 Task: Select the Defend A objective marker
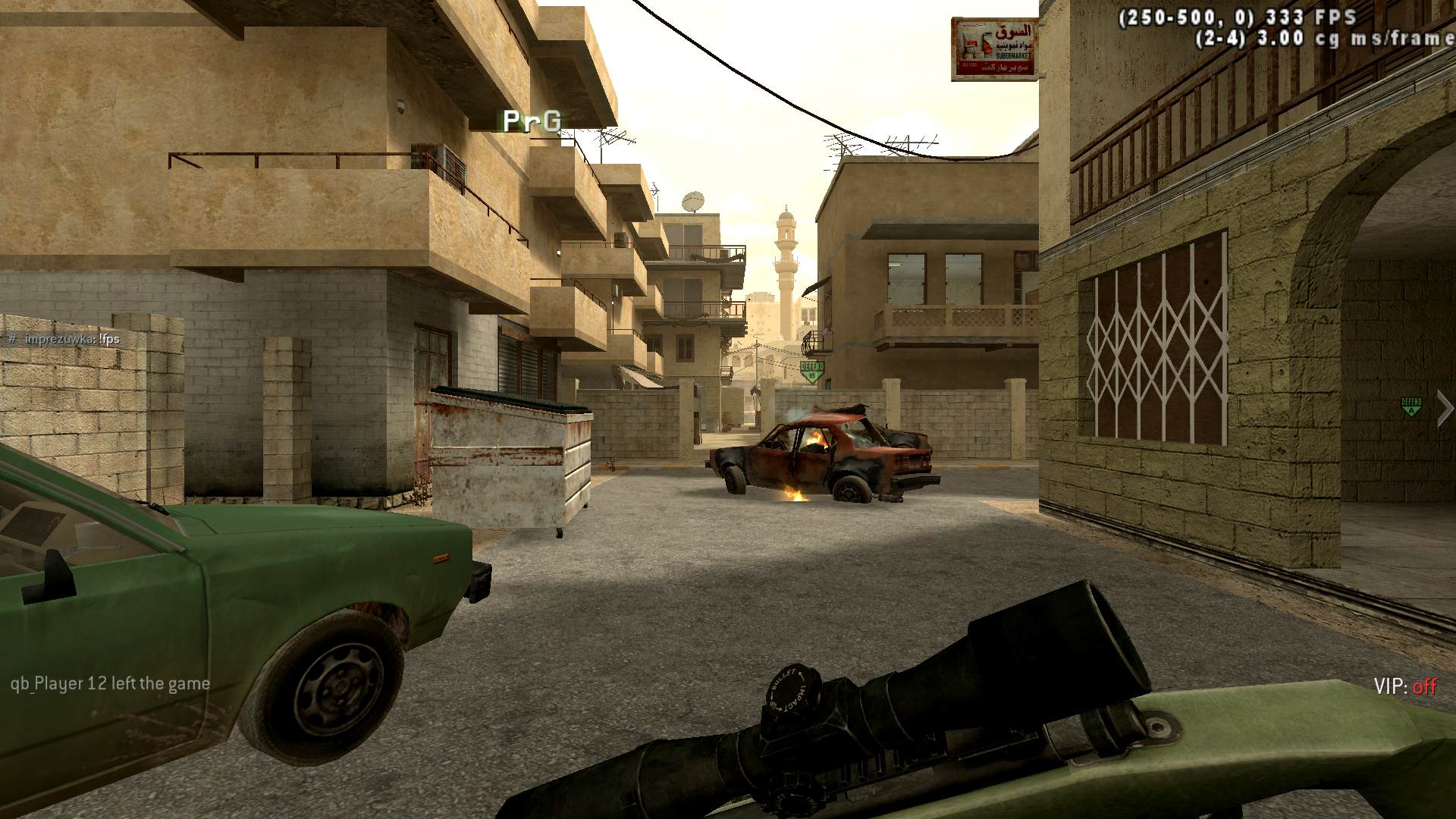pyautogui.click(x=1410, y=406)
